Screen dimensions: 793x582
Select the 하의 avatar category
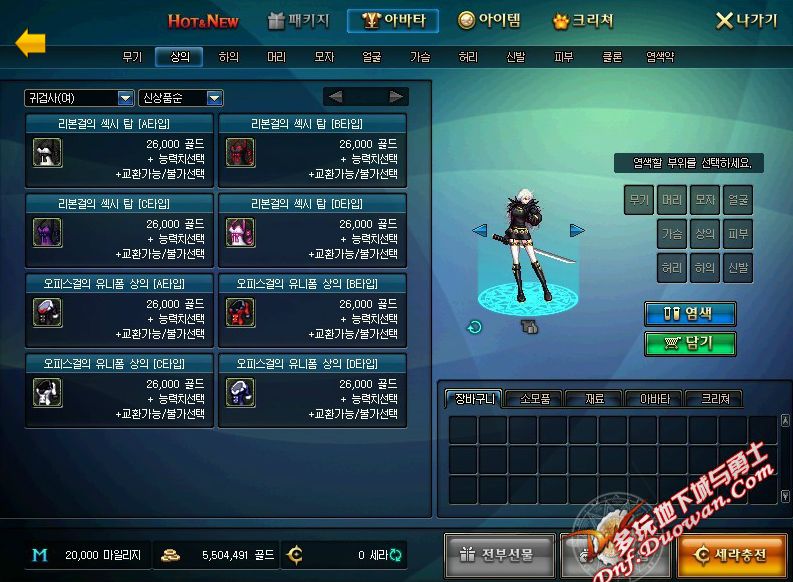(x=229, y=58)
